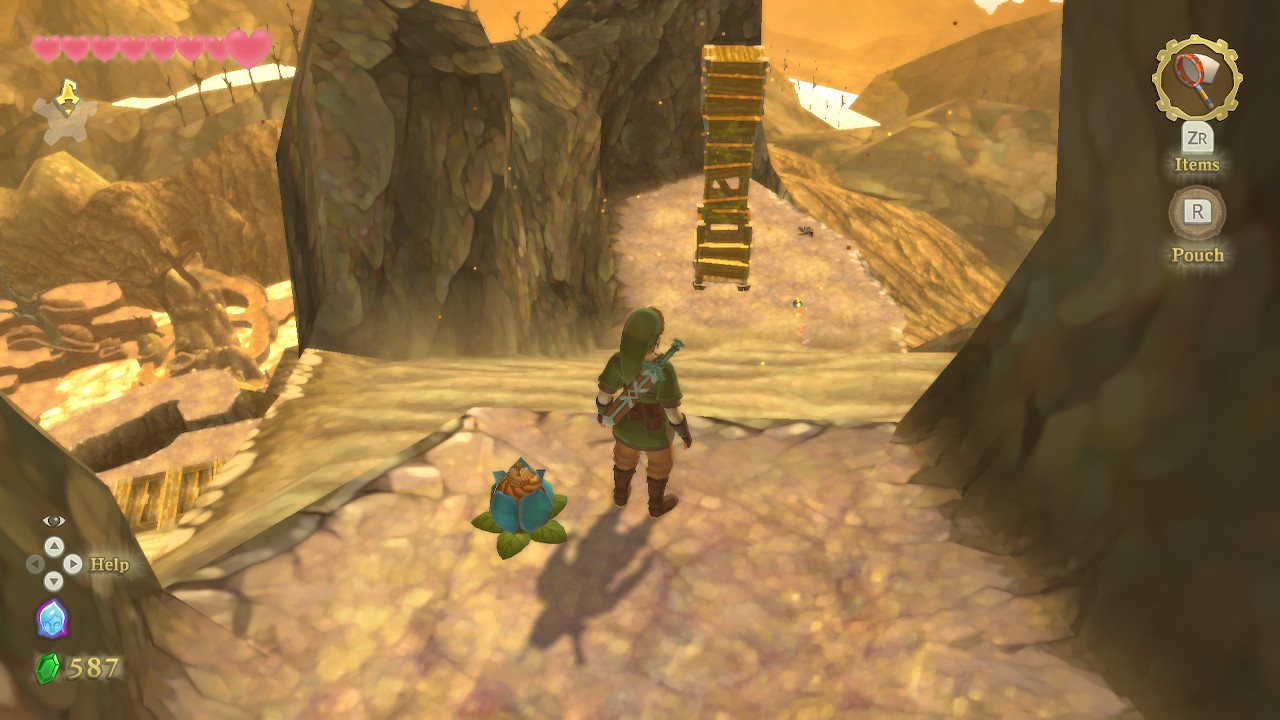This screenshot has width=1280, height=720.
Task: Open the Pouch item circle
Action: pyautogui.click(x=1197, y=212)
